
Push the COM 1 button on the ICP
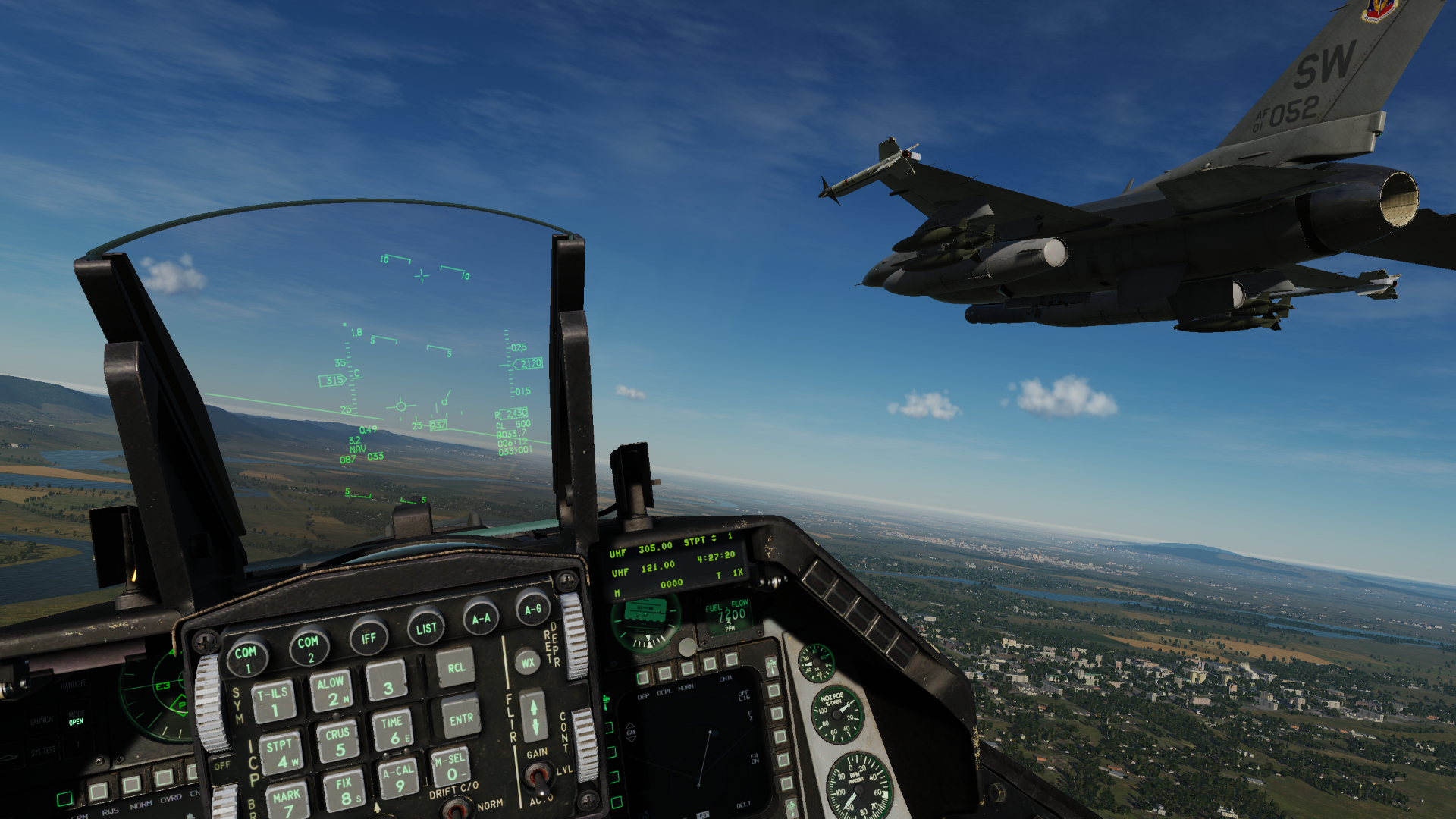[x=246, y=657]
